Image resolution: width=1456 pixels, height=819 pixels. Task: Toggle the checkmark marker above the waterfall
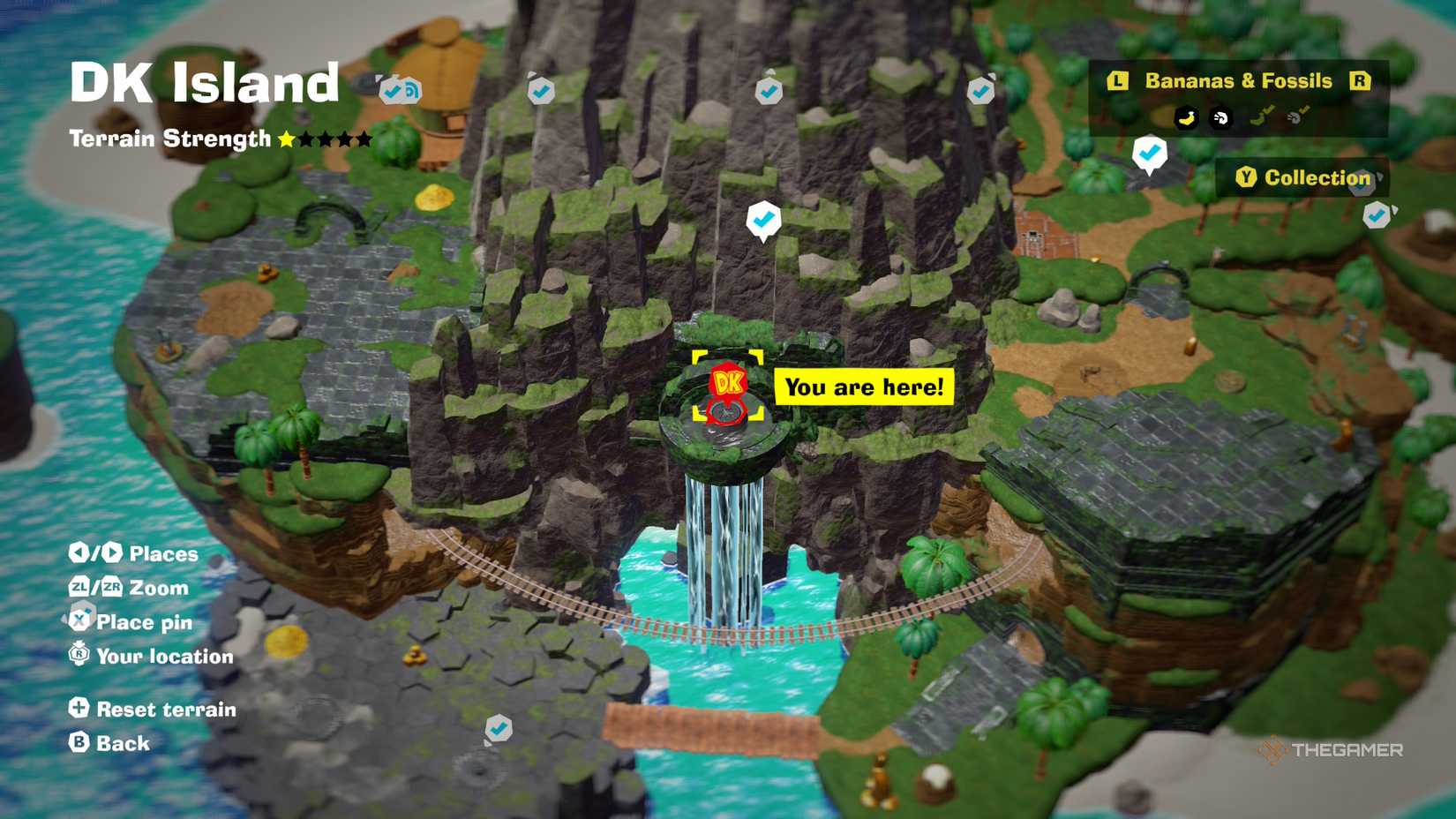pos(766,219)
